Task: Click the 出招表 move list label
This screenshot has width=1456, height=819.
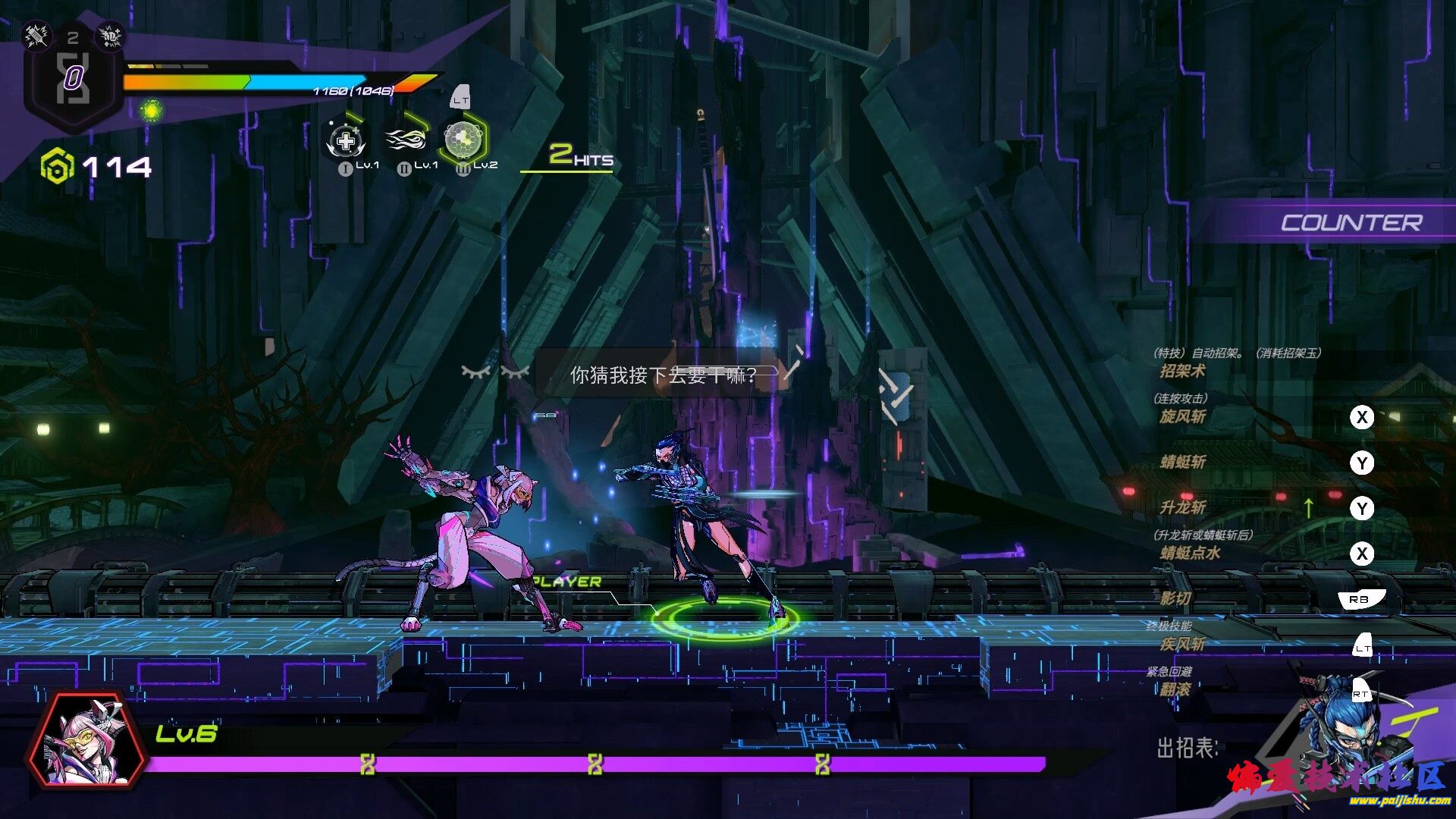Action: coord(1187,748)
